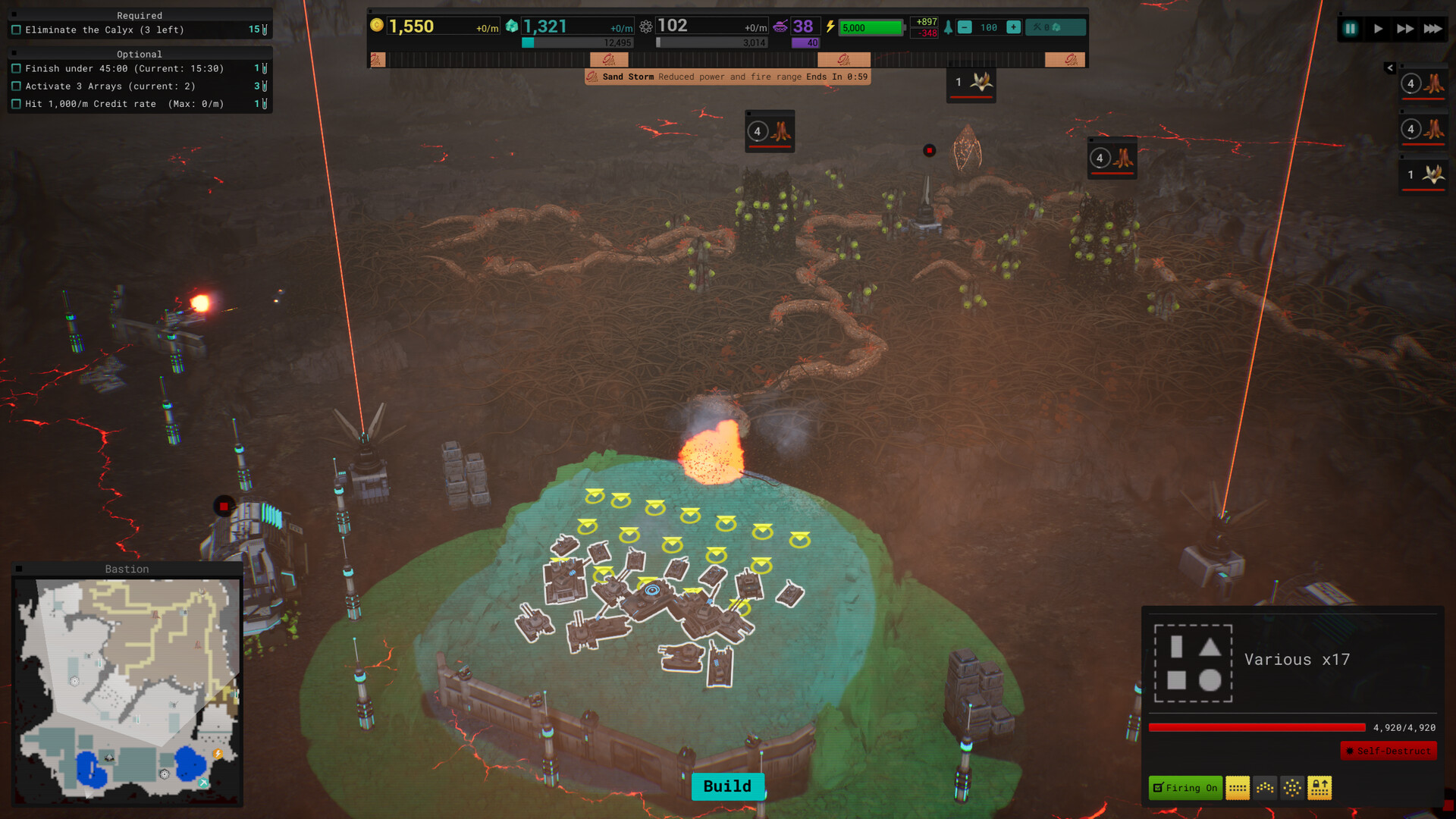Open the Build menu
Image resolution: width=1456 pixels, height=819 pixels.
coord(727,786)
